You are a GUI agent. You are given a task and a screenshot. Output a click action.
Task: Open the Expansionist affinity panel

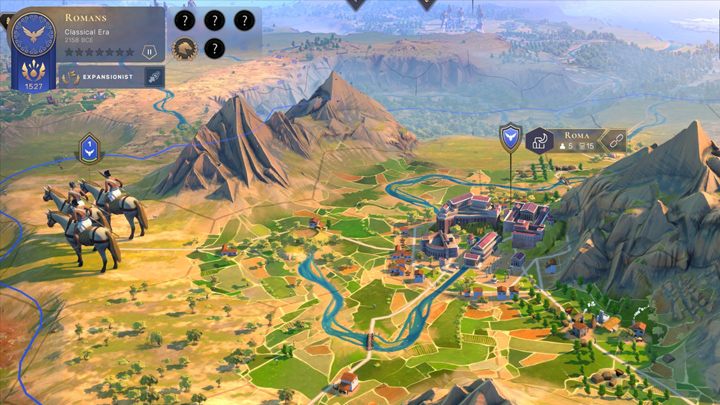[100, 76]
